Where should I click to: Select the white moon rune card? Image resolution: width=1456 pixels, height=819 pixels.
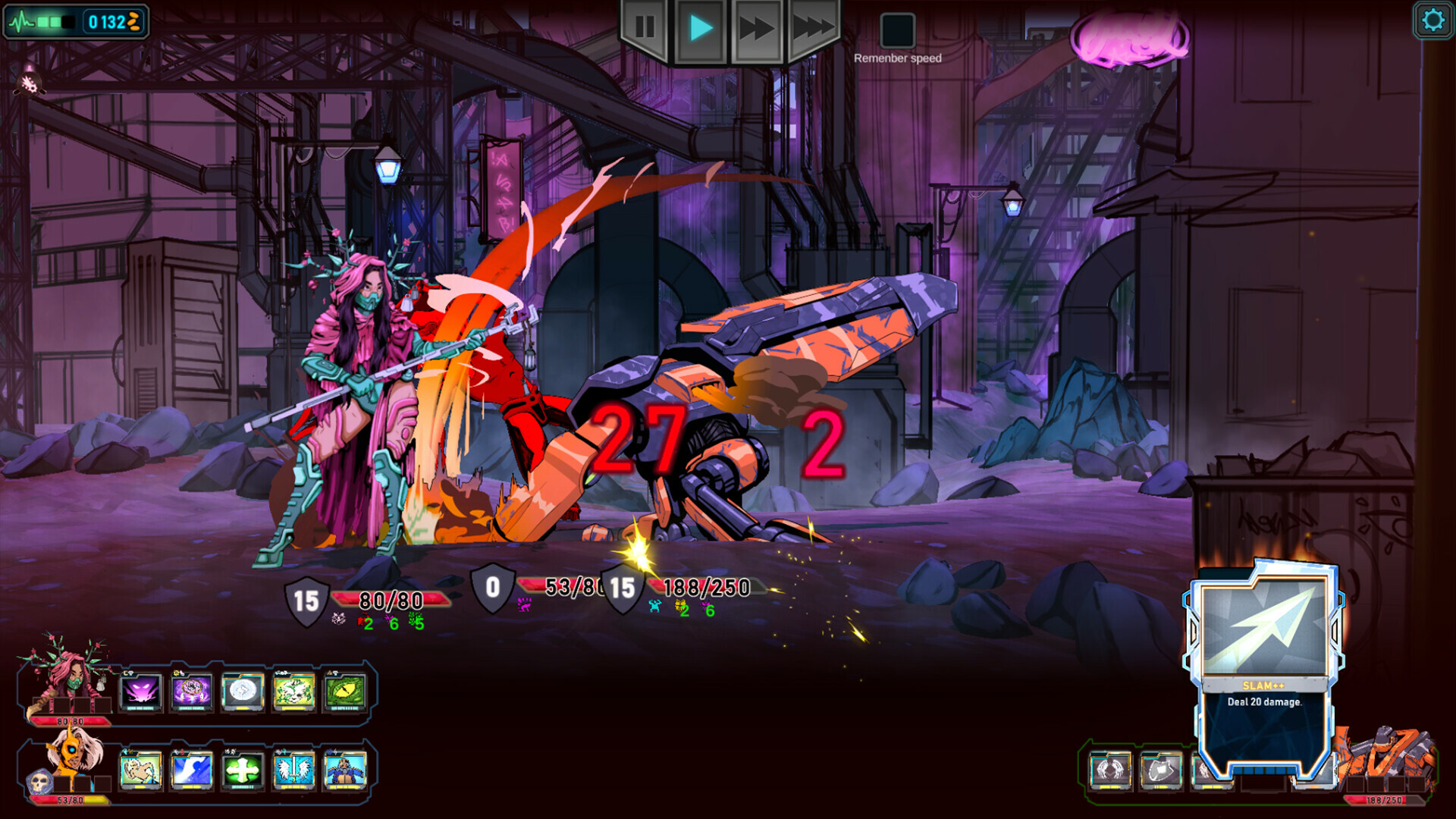(244, 690)
